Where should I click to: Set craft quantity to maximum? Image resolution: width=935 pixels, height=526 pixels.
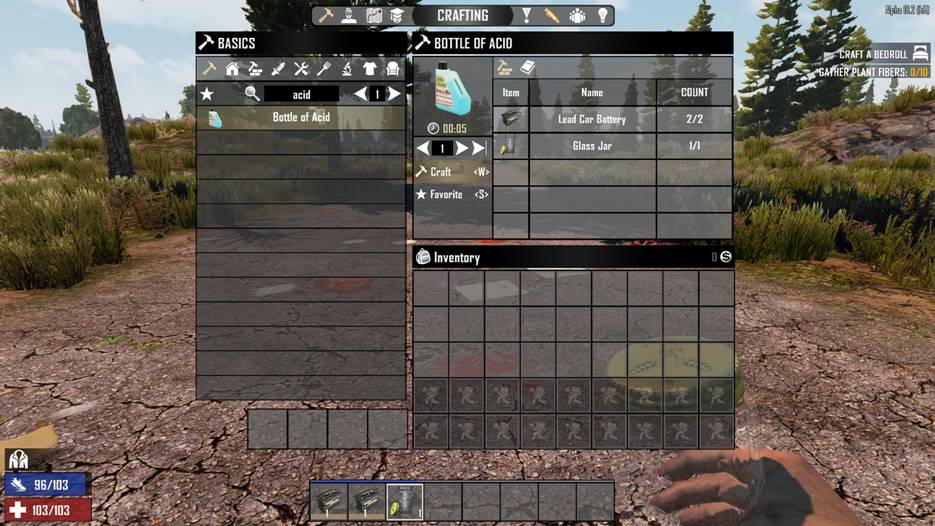pyautogui.click(x=479, y=148)
